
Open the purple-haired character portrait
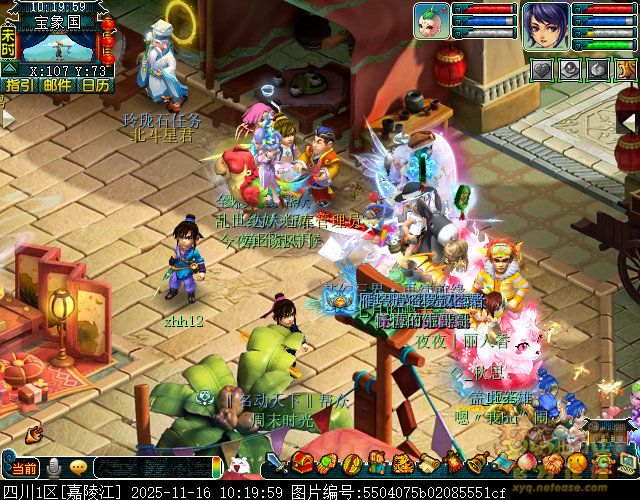[x=547, y=24]
